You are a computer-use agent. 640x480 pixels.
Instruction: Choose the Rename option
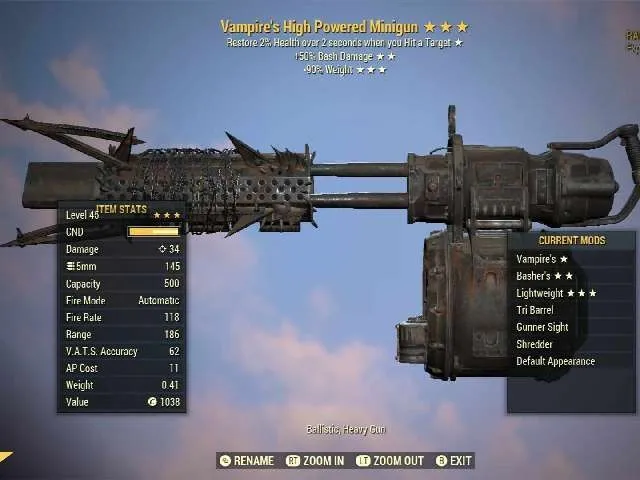pos(246,461)
